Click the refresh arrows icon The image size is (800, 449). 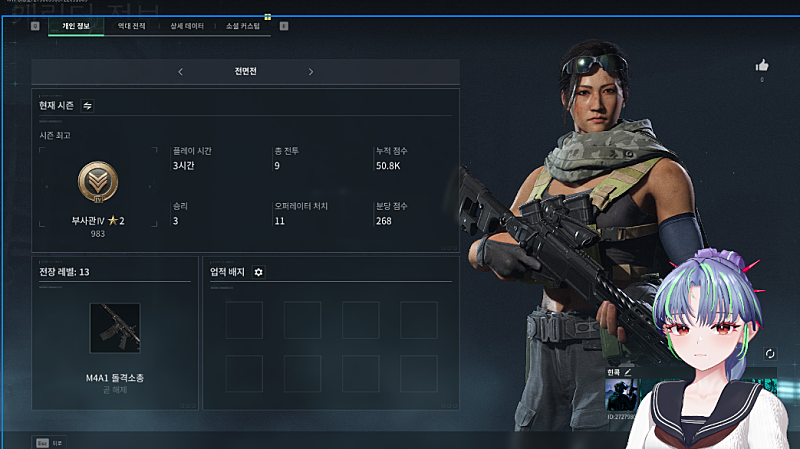[769, 354]
